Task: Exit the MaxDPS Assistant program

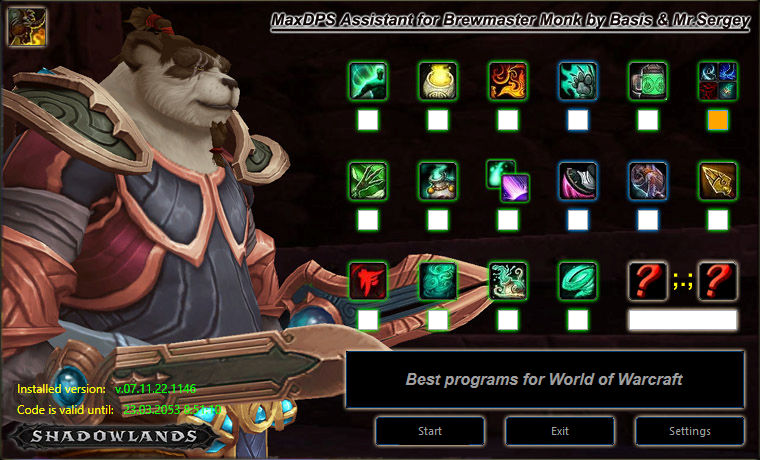Action: (x=559, y=431)
